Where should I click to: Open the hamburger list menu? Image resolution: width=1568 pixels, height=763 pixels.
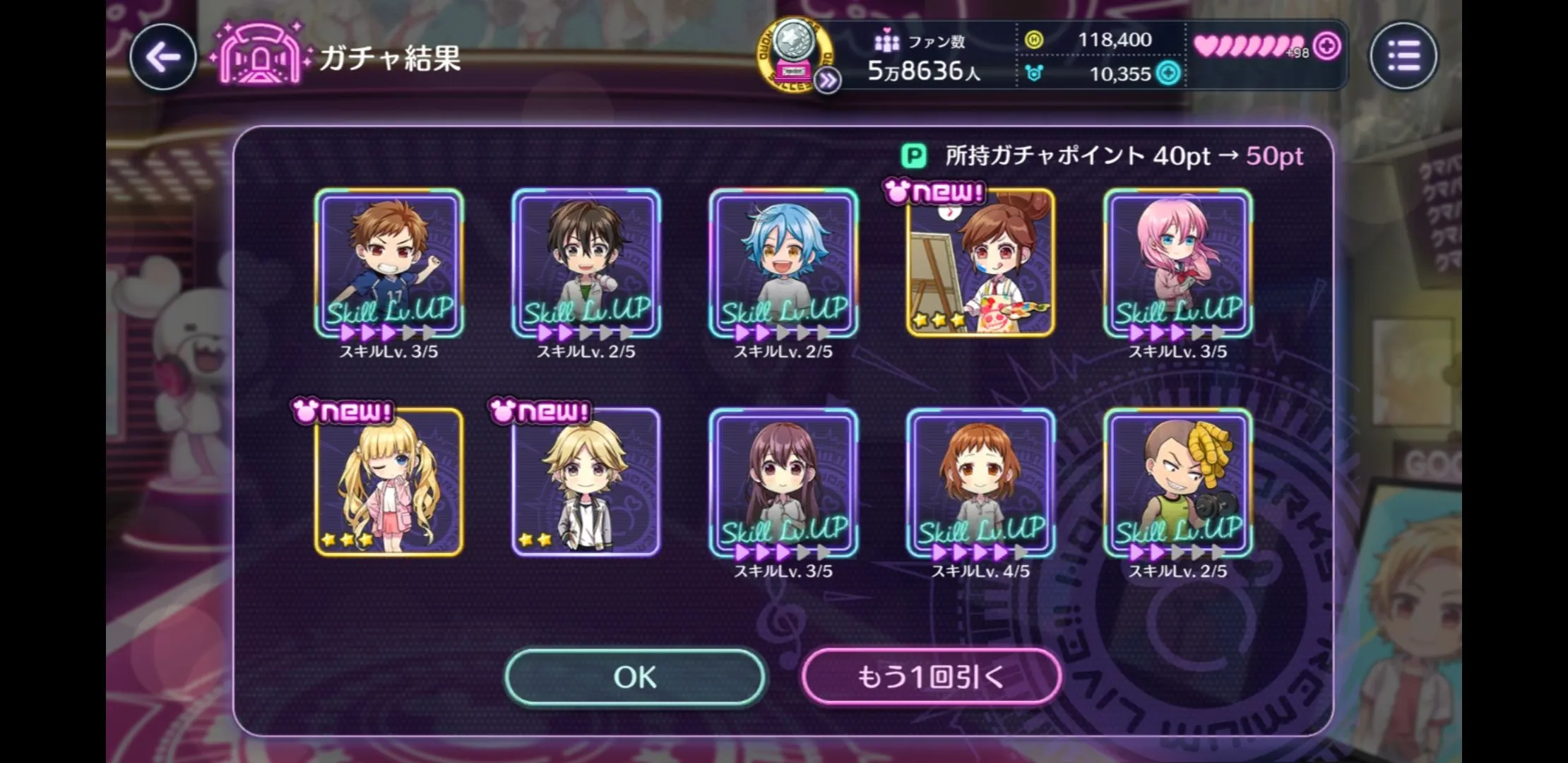click(1403, 56)
